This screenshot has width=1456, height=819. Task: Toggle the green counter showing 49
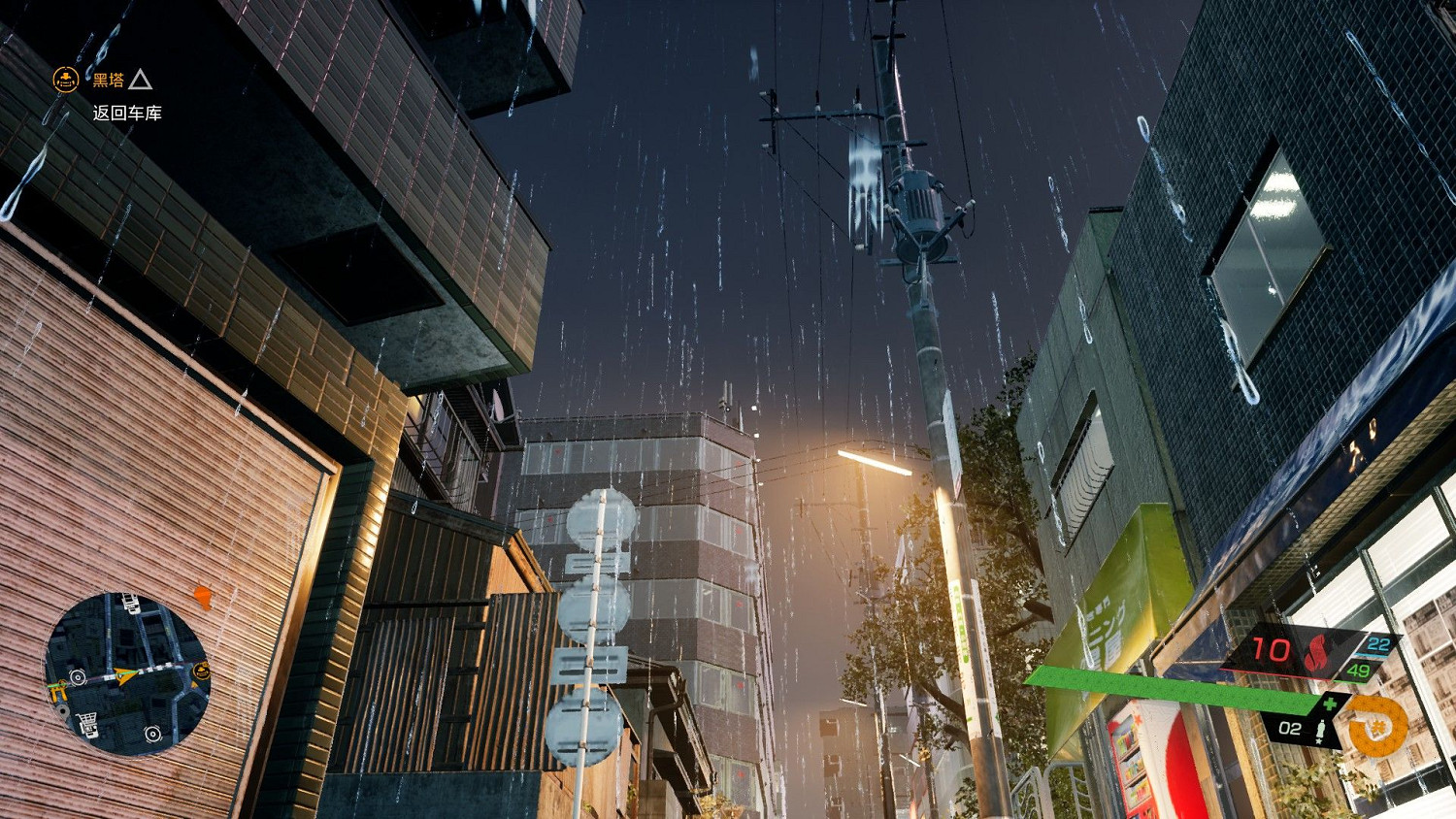(1359, 671)
